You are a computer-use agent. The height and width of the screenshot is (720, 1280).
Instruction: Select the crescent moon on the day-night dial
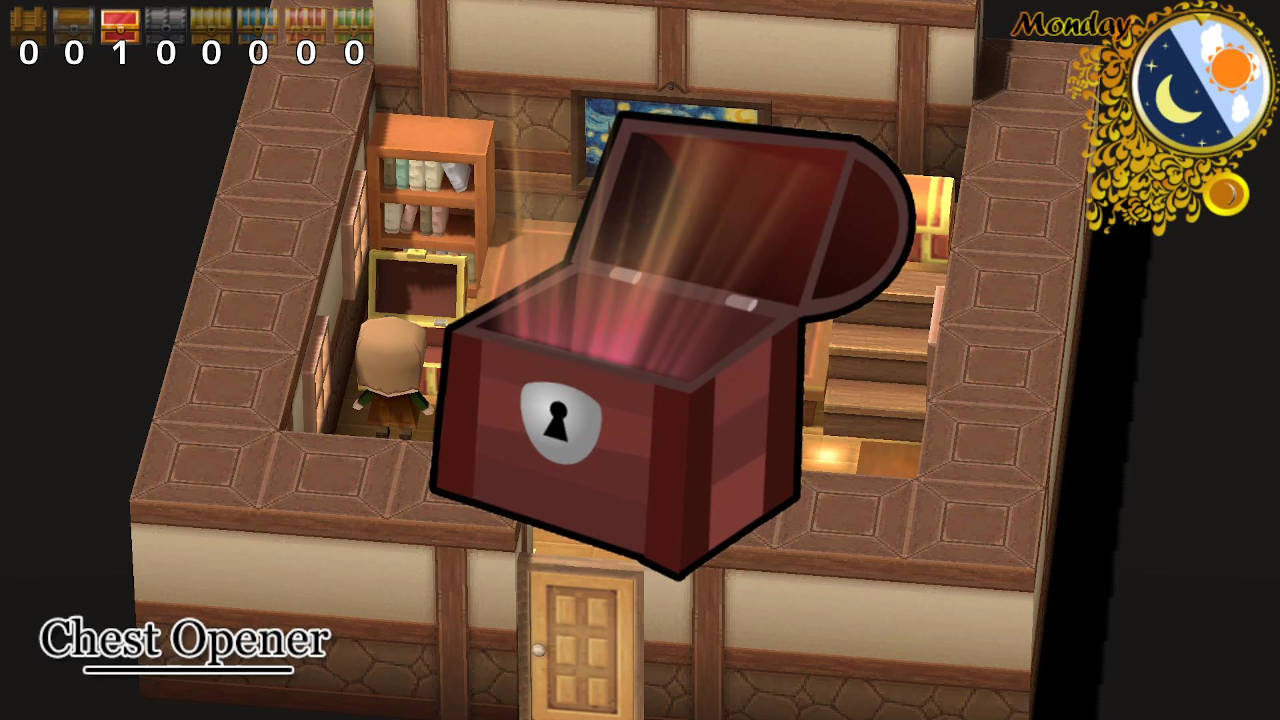pyautogui.click(x=1172, y=100)
